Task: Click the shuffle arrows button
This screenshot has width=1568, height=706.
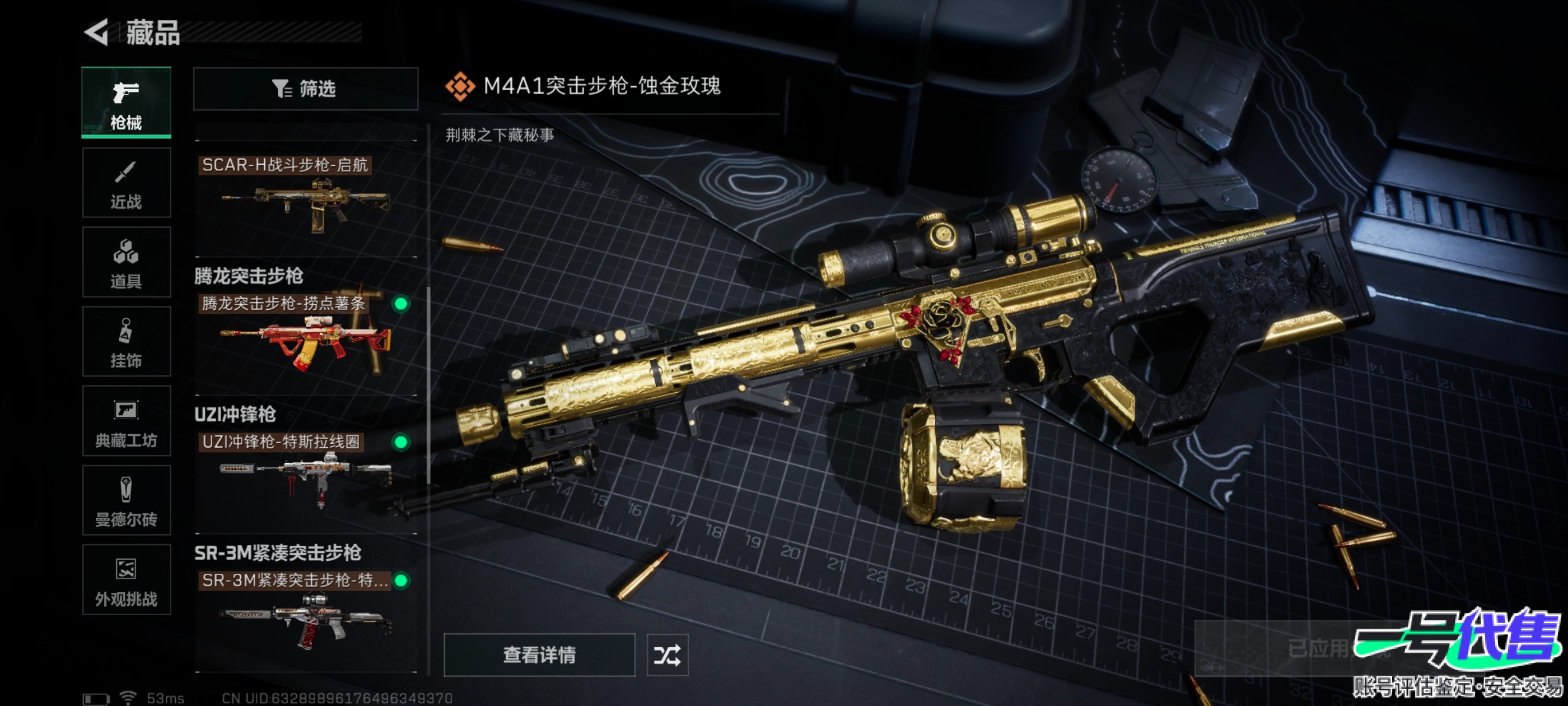Action: (x=667, y=655)
